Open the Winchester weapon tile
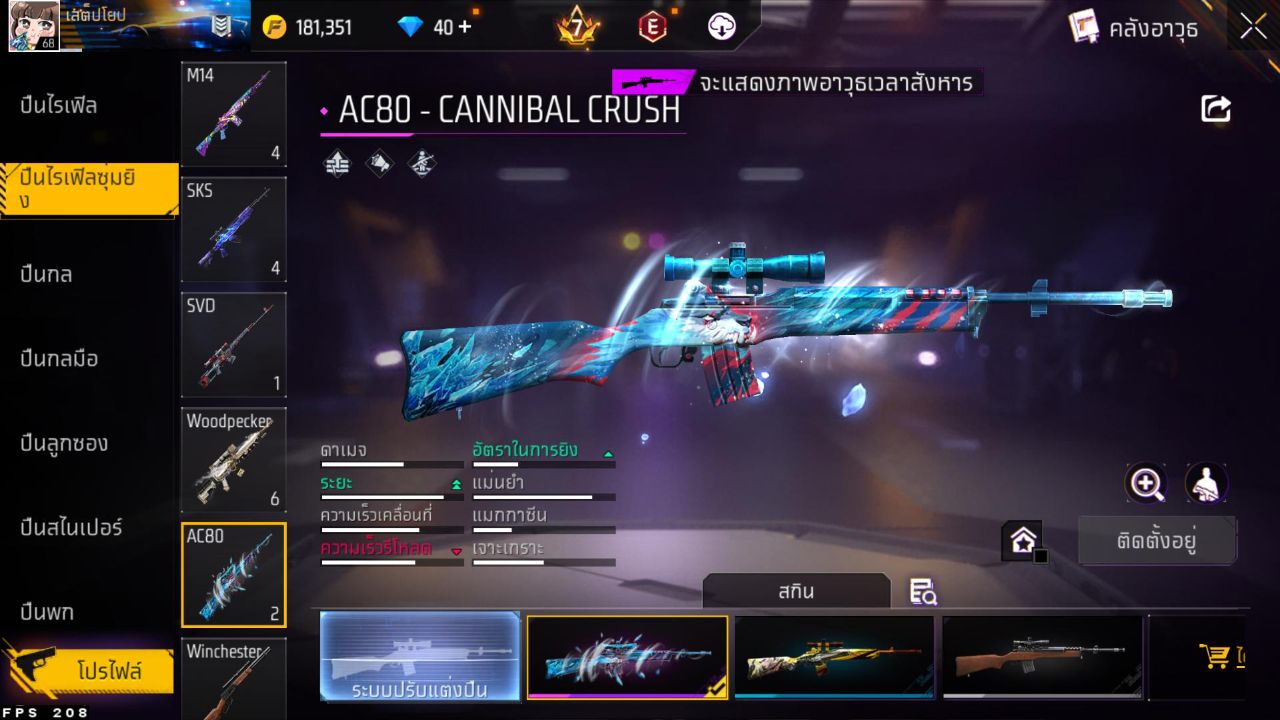Image resolution: width=1280 pixels, height=720 pixels. pyautogui.click(x=234, y=680)
